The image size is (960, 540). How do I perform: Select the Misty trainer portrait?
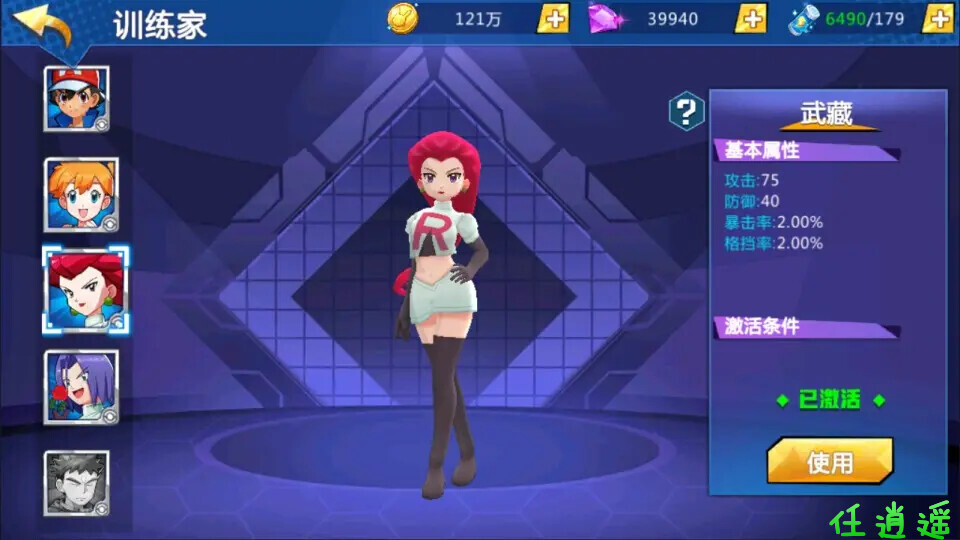(81, 194)
